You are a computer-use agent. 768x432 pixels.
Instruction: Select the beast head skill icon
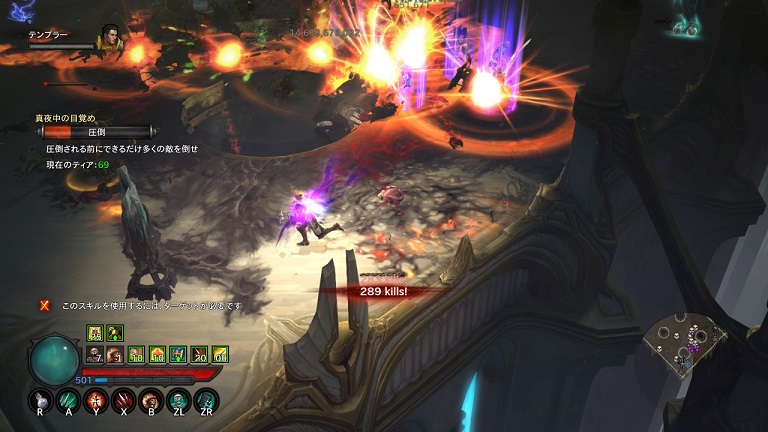(151, 401)
